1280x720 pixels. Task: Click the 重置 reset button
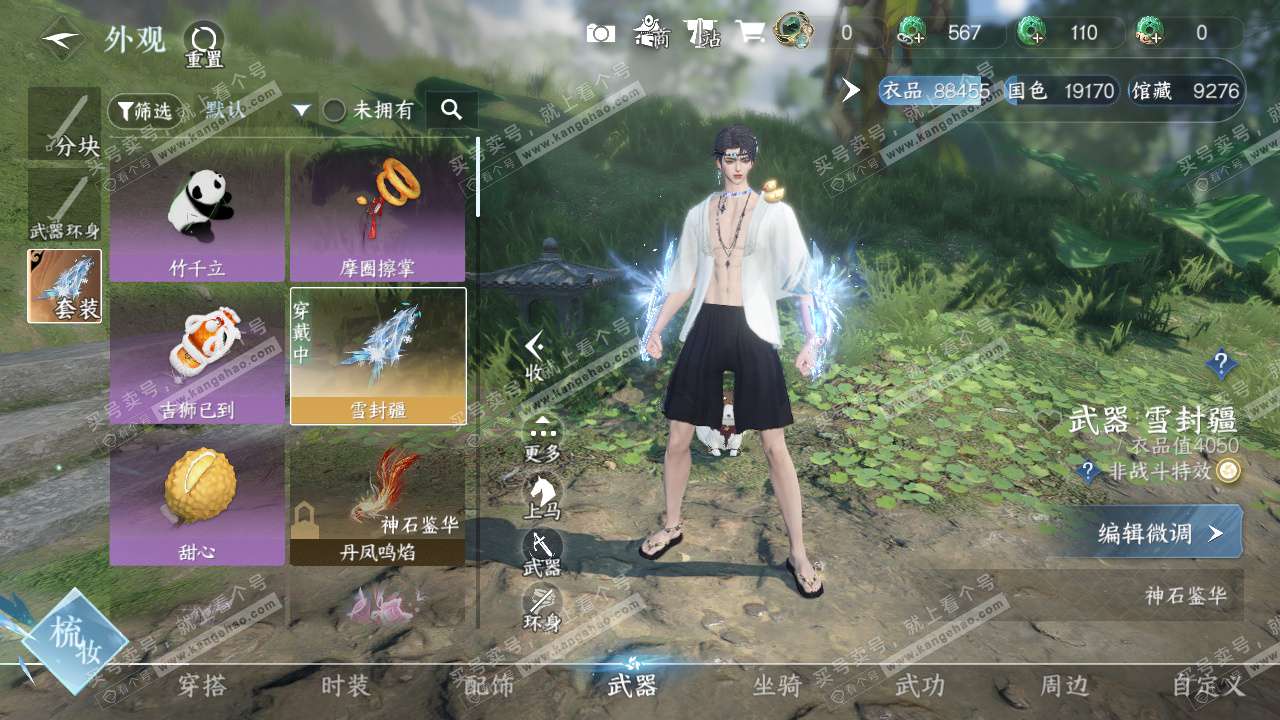click(x=204, y=44)
